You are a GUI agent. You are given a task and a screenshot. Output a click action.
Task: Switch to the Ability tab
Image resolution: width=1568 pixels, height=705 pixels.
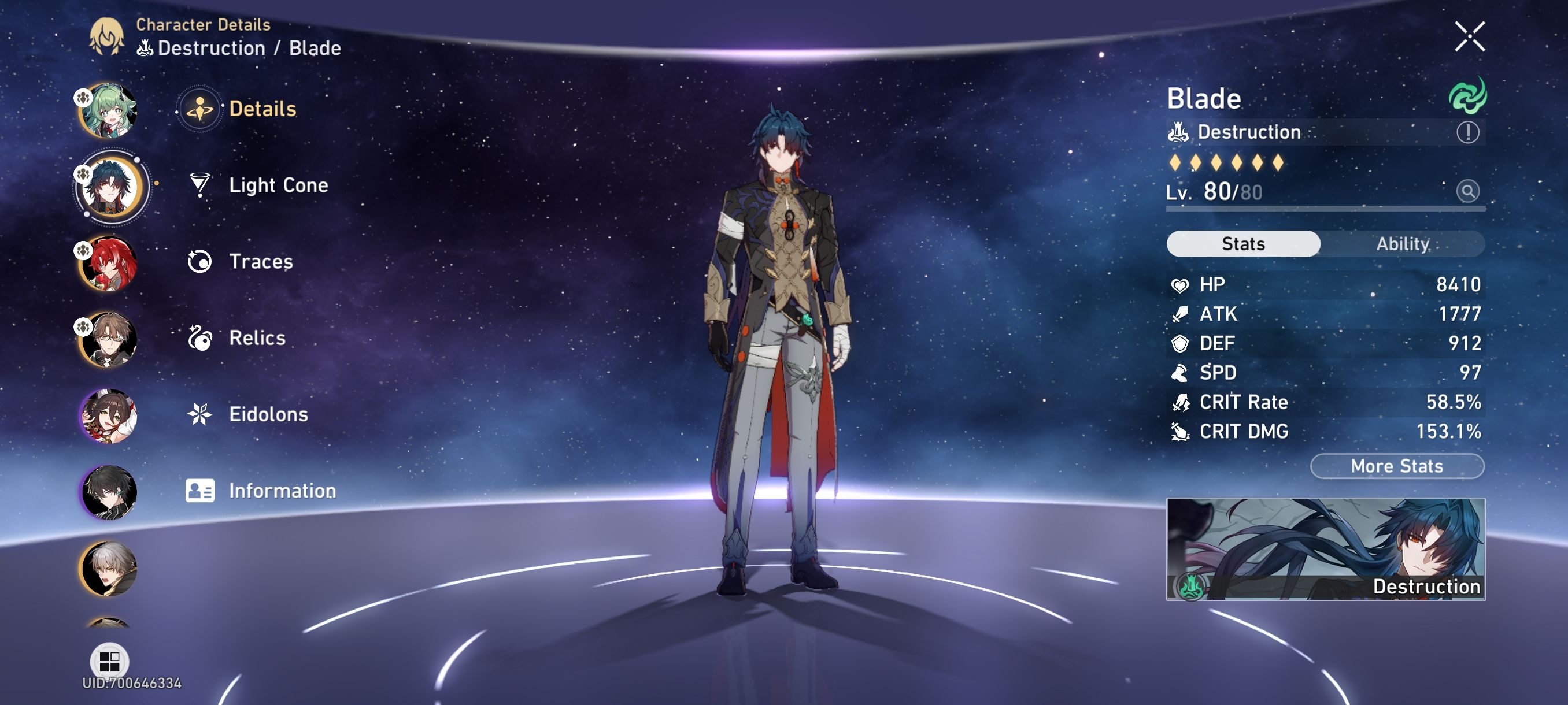[1403, 243]
